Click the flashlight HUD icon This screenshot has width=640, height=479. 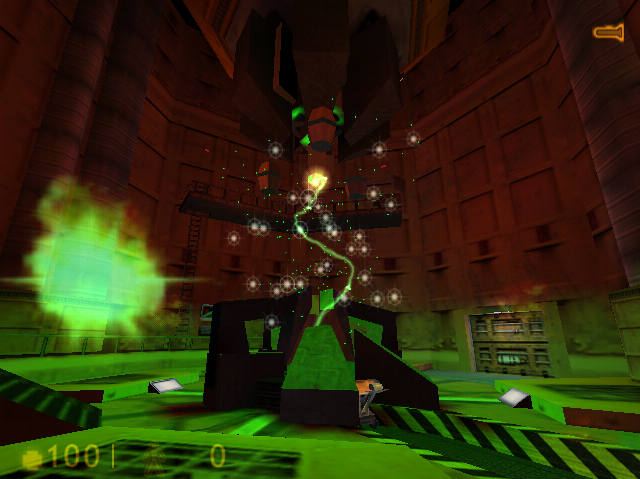[x=609, y=32]
